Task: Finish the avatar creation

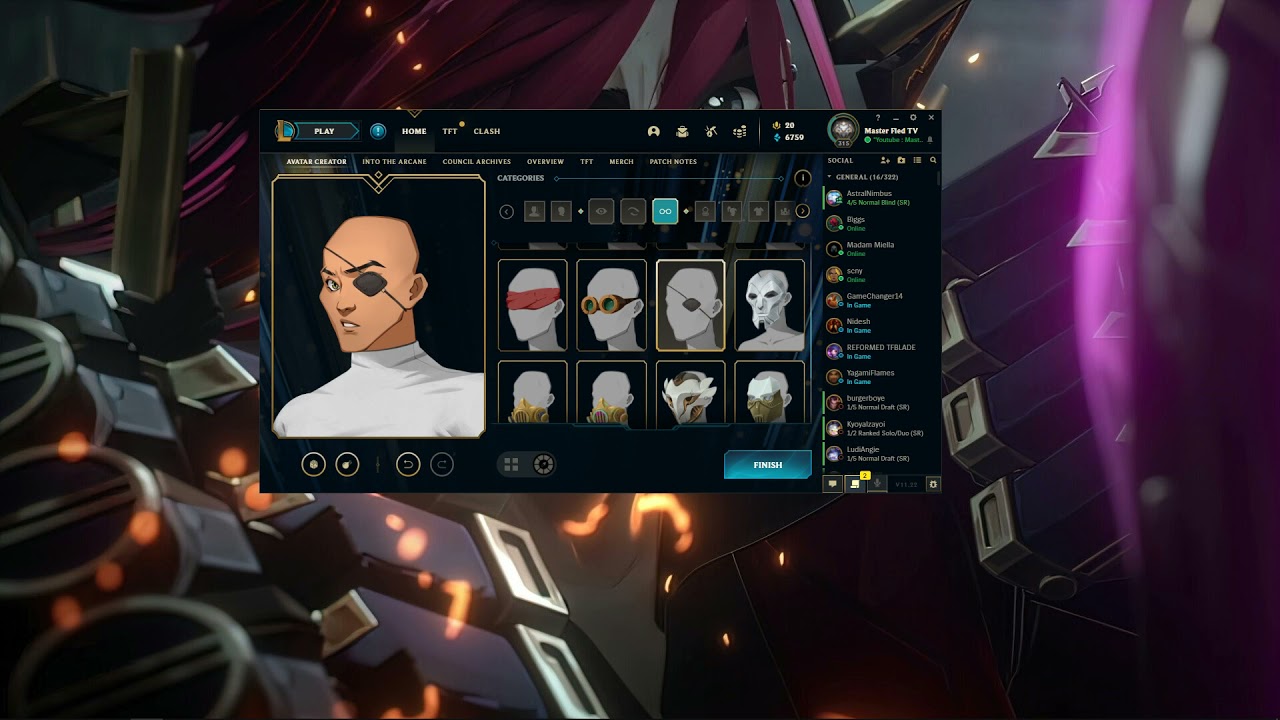Action: click(x=768, y=465)
